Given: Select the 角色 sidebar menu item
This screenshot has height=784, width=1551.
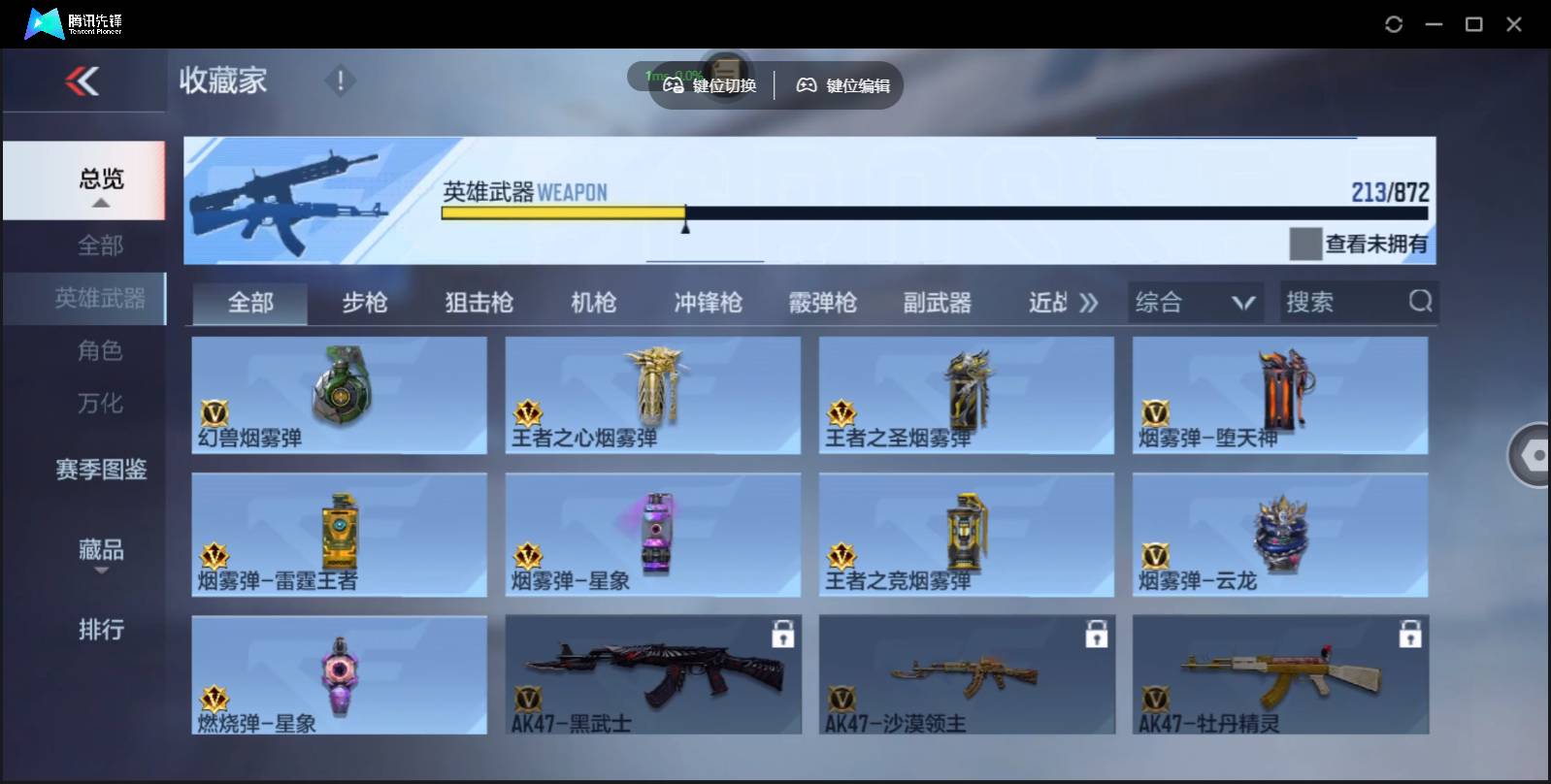Looking at the screenshot, I should (x=100, y=350).
